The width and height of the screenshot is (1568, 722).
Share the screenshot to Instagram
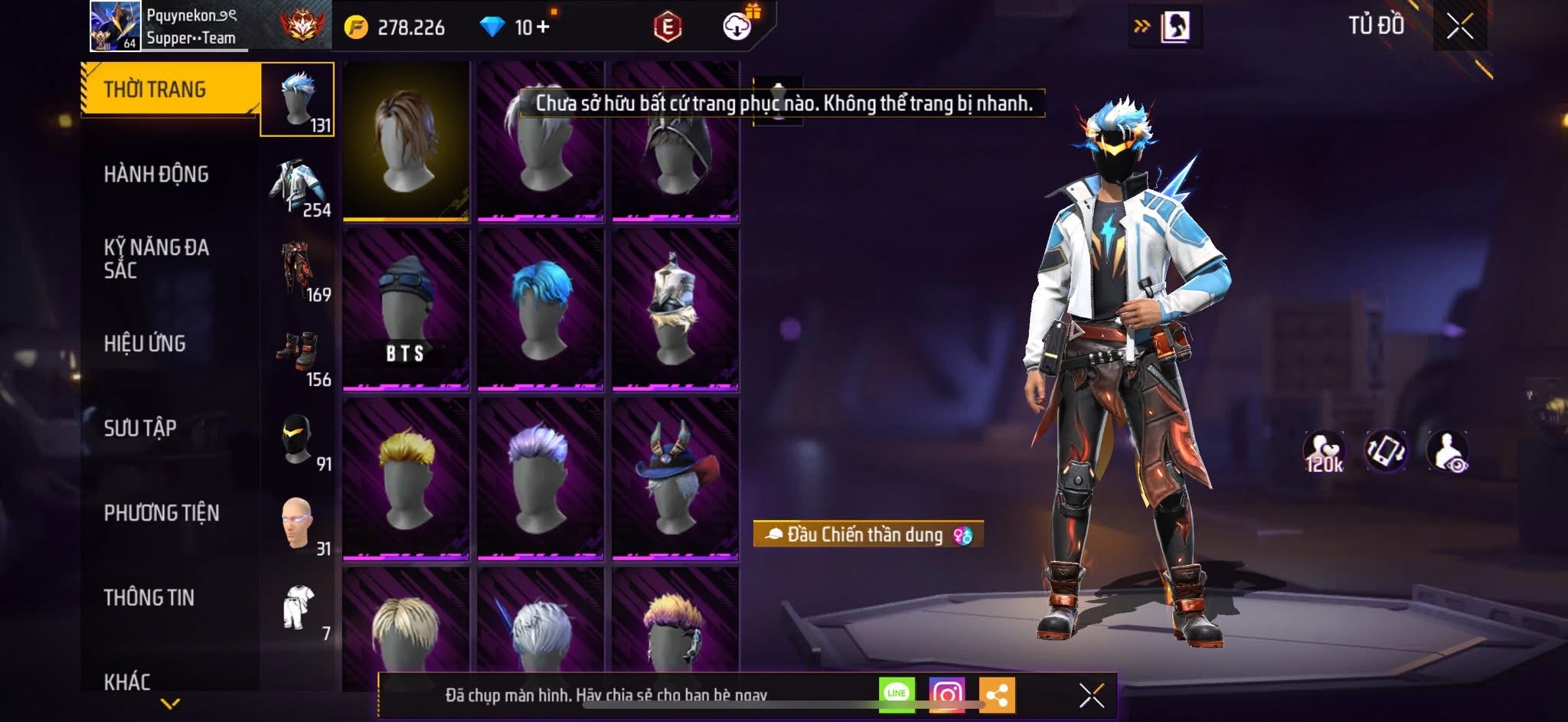[x=947, y=694]
